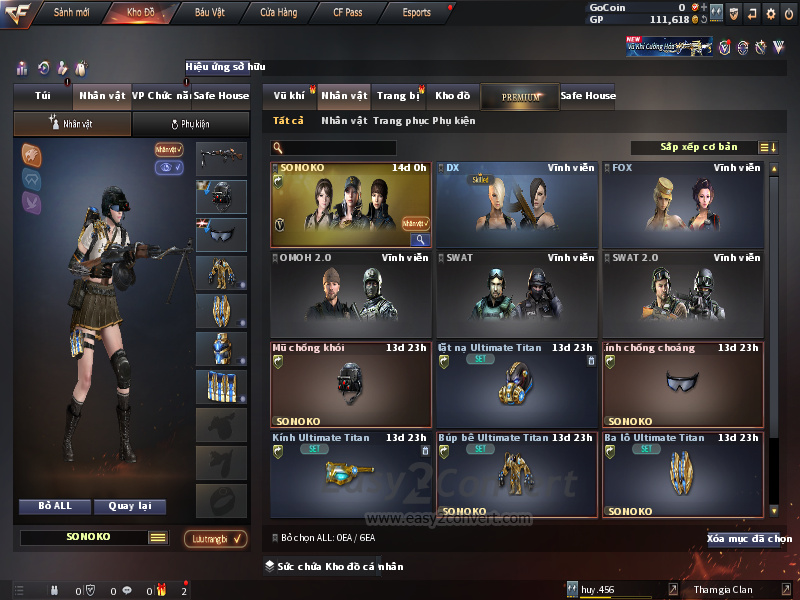Open the Esports tab
Image resolution: width=800 pixels, height=600 pixels.
[416, 13]
